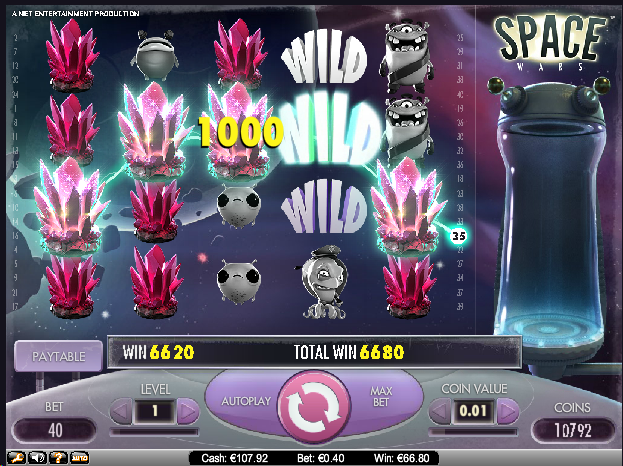Toggle the speaker sound icon
623x466 pixels.
(x=35, y=457)
